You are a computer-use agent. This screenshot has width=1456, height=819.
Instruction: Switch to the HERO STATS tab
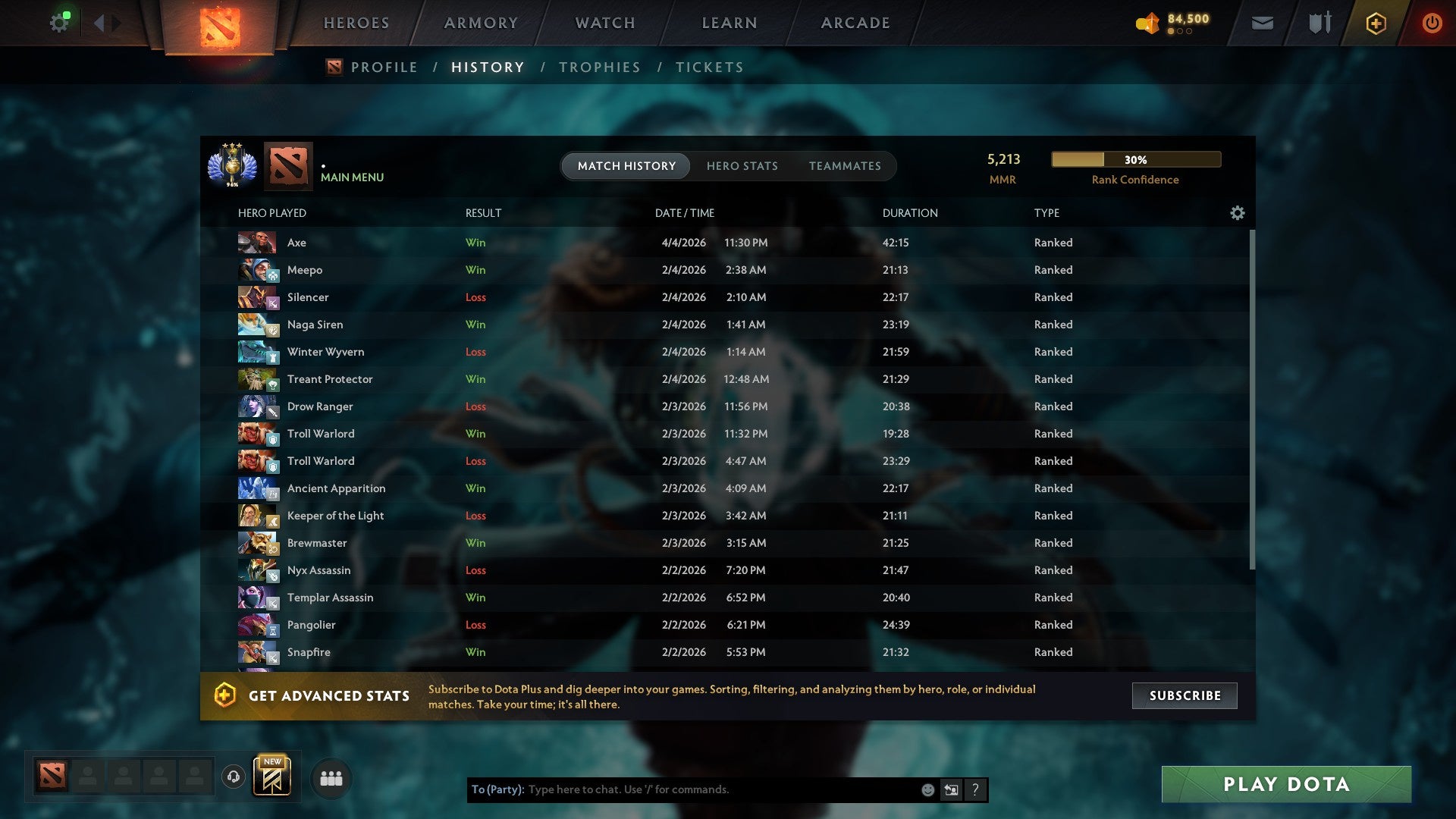pyautogui.click(x=742, y=165)
